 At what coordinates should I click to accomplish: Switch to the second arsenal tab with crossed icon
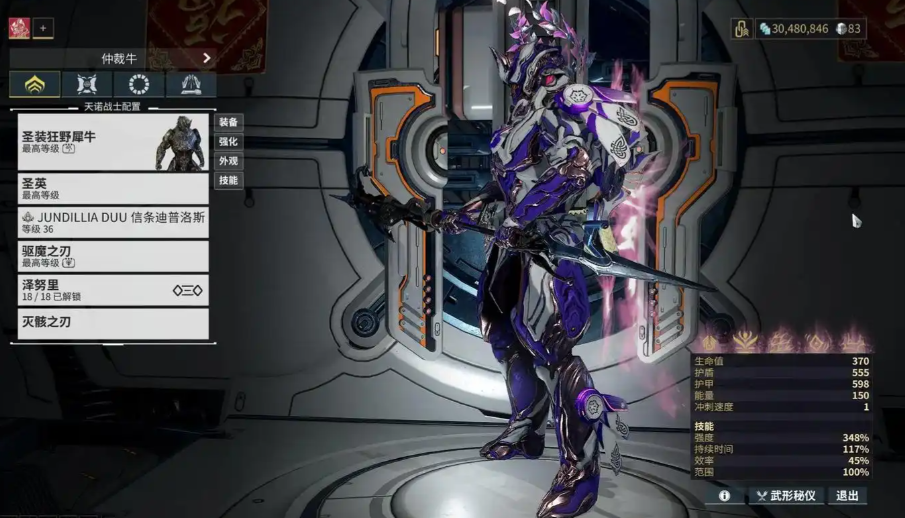87,85
